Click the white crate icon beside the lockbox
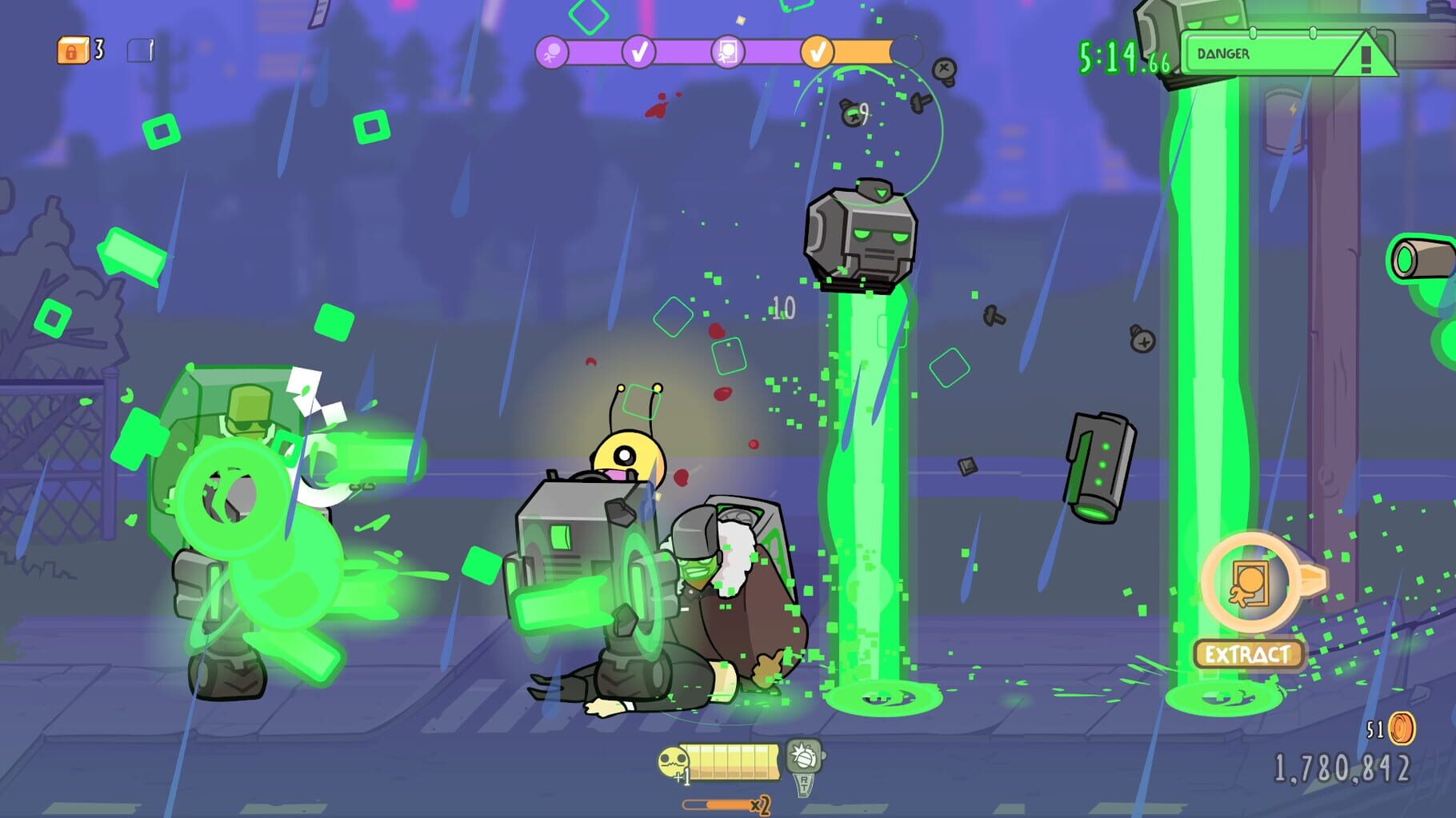The height and width of the screenshot is (818, 1456). tap(138, 50)
